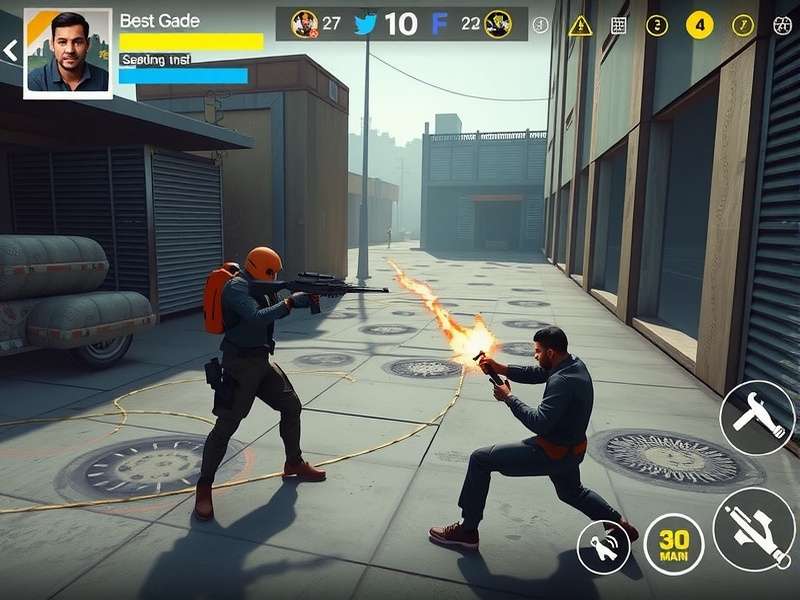
Task: Click the back arrow beside the portrait
Action: point(10,50)
